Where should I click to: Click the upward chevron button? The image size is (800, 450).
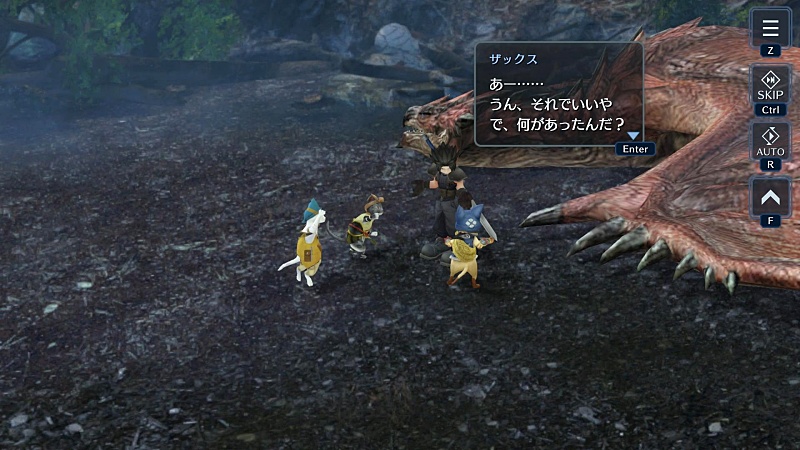[x=769, y=197]
